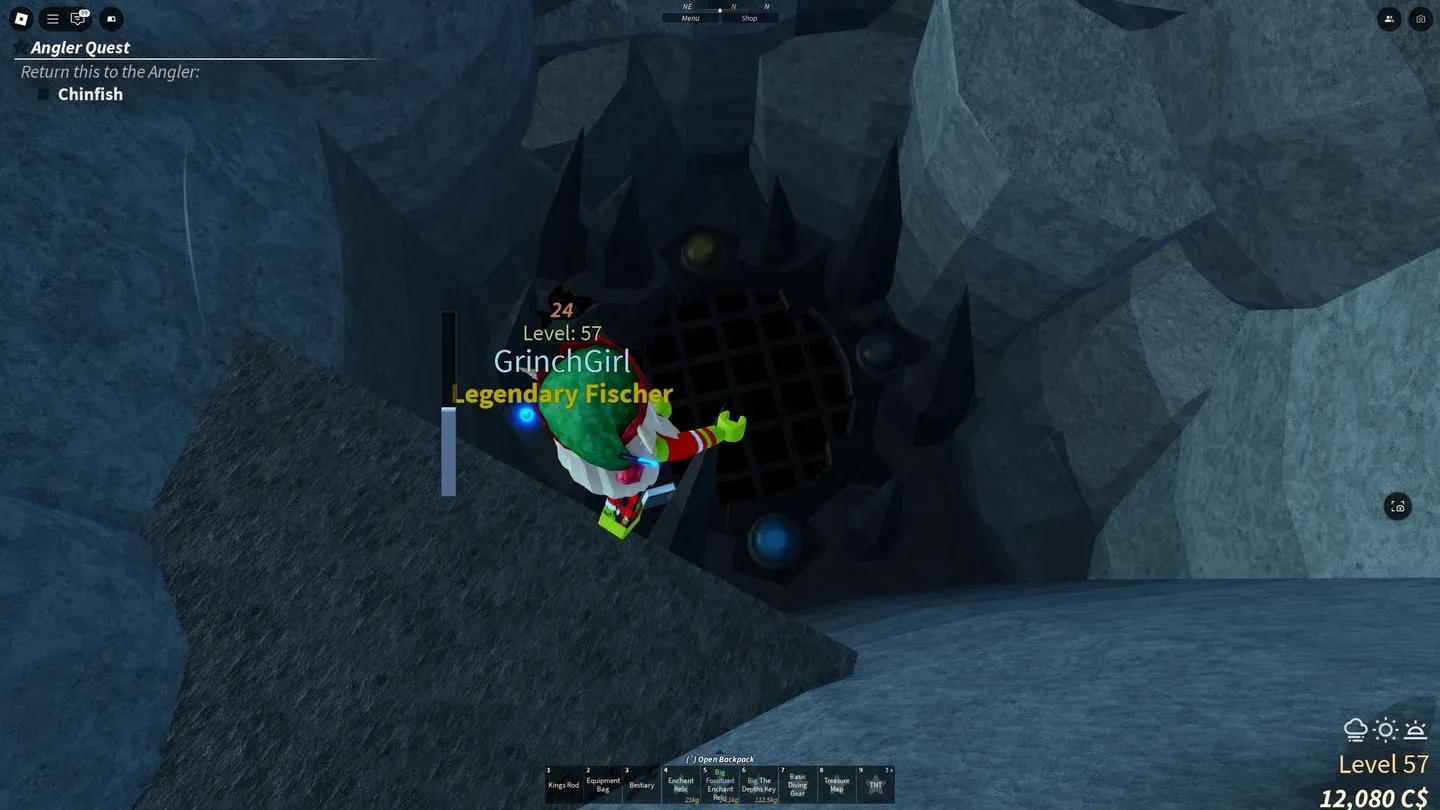
Task: View the friends list button
Action: click(x=1389, y=18)
